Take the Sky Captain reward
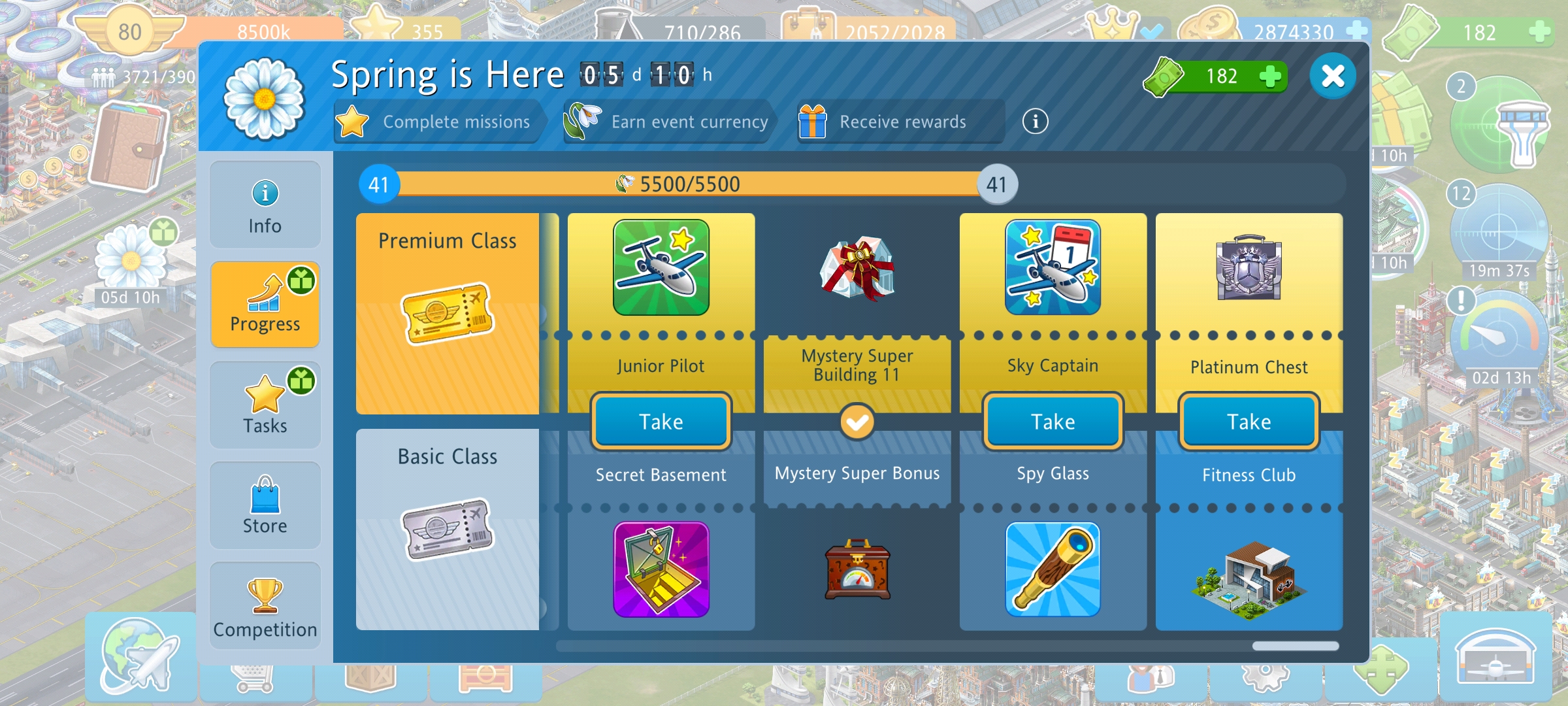The image size is (1568, 706). coord(1053,422)
